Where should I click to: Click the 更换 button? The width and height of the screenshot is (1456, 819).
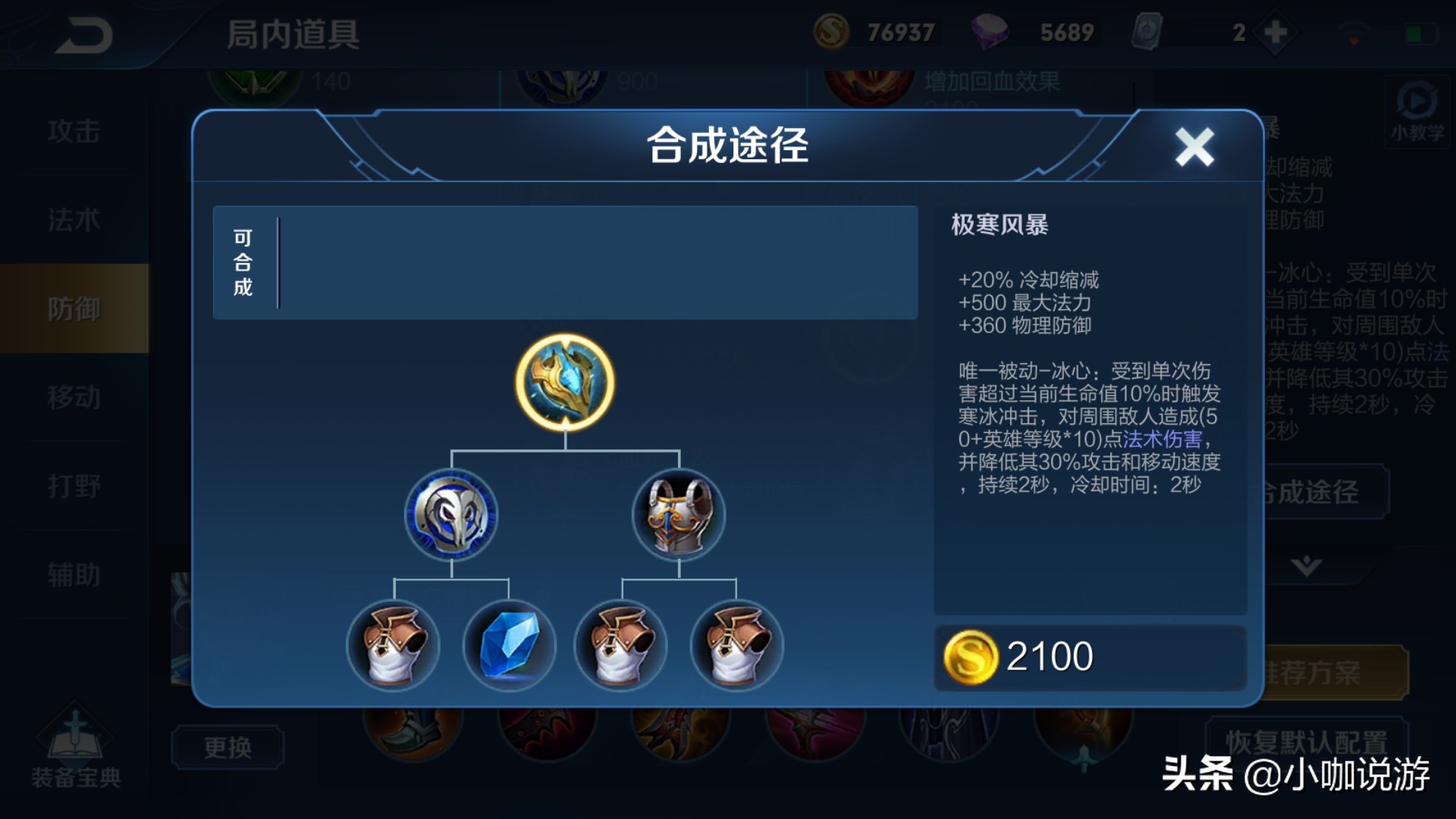pyautogui.click(x=227, y=747)
